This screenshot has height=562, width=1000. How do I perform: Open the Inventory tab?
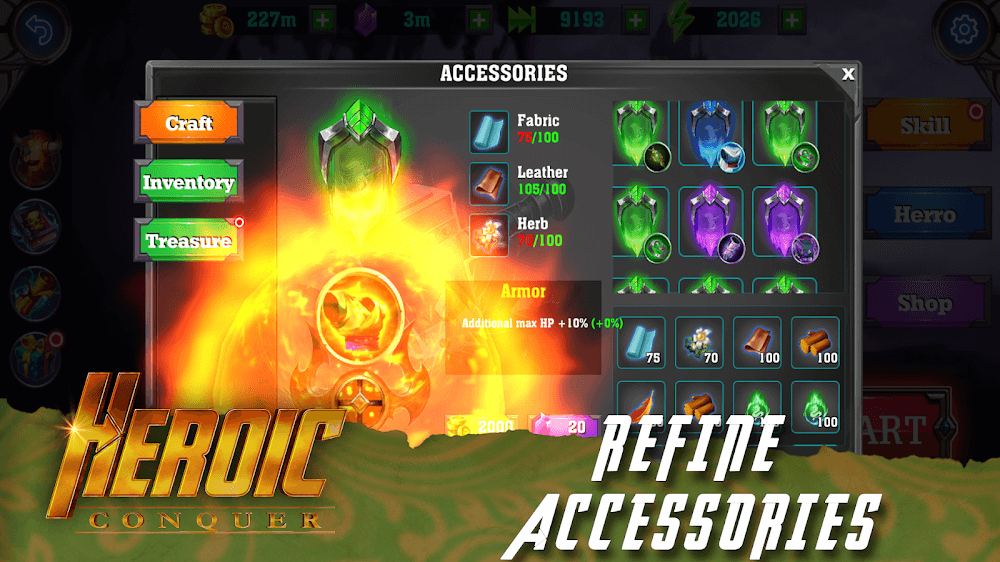click(189, 182)
